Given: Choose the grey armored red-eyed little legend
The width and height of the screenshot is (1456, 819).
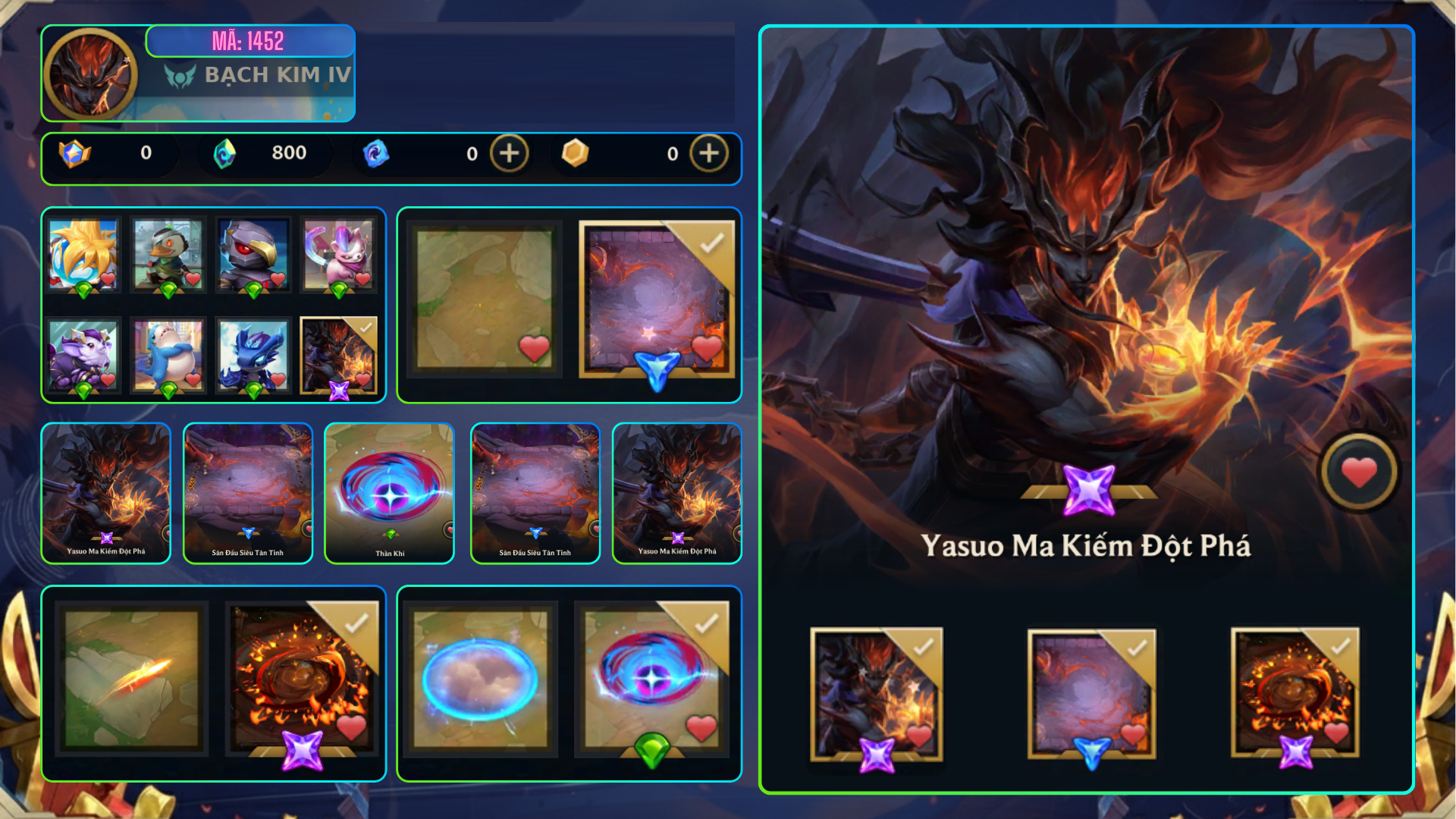Looking at the screenshot, I should click(253, 255).
